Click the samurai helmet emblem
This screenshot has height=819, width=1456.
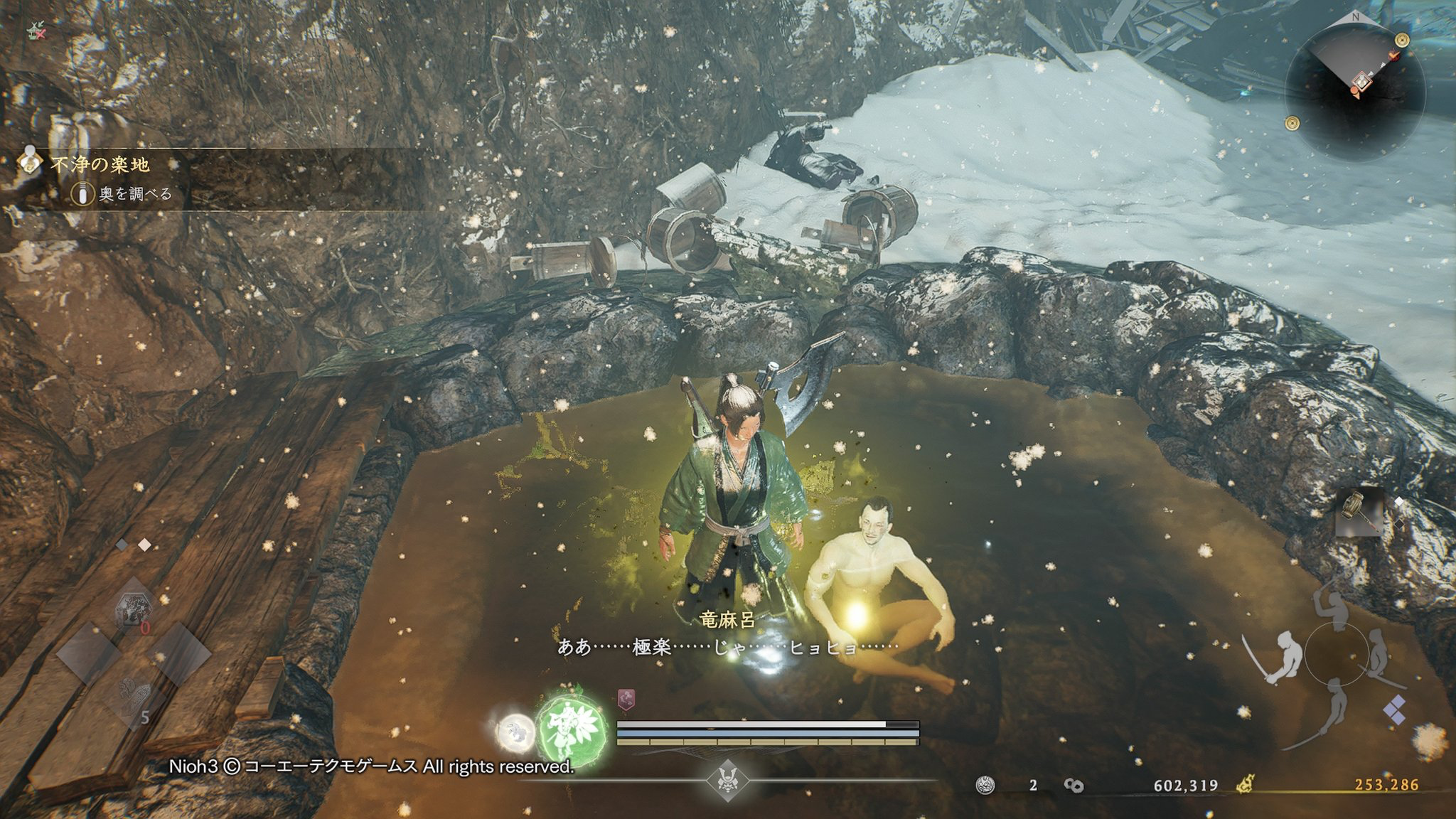click(x=727, y=780)
